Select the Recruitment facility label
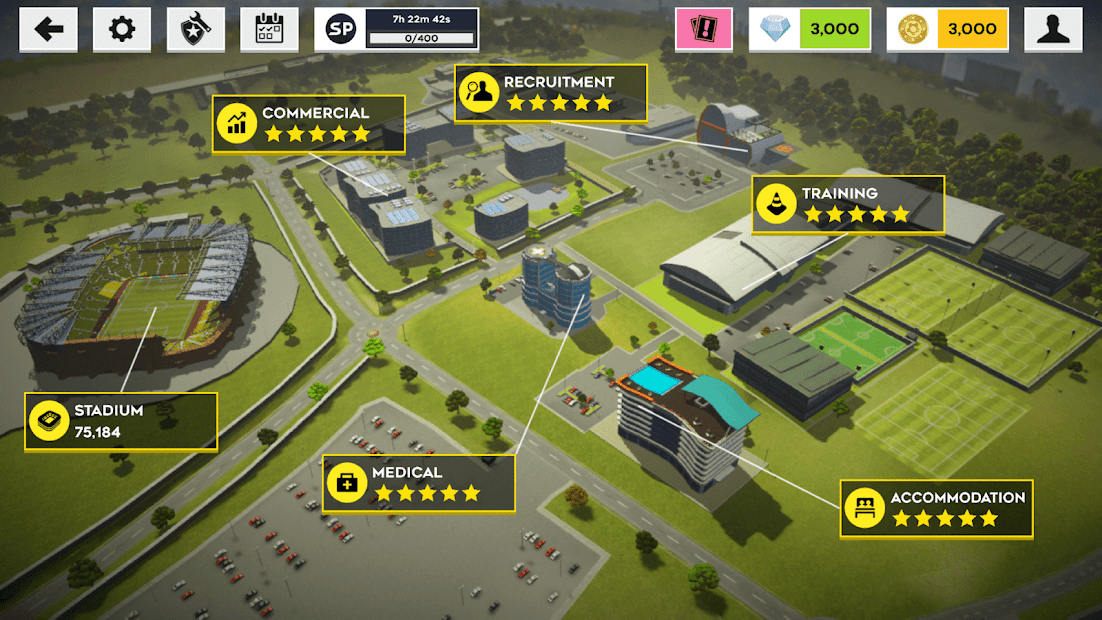This screenshot has width=1102, height=620. (x=550, y=93)
